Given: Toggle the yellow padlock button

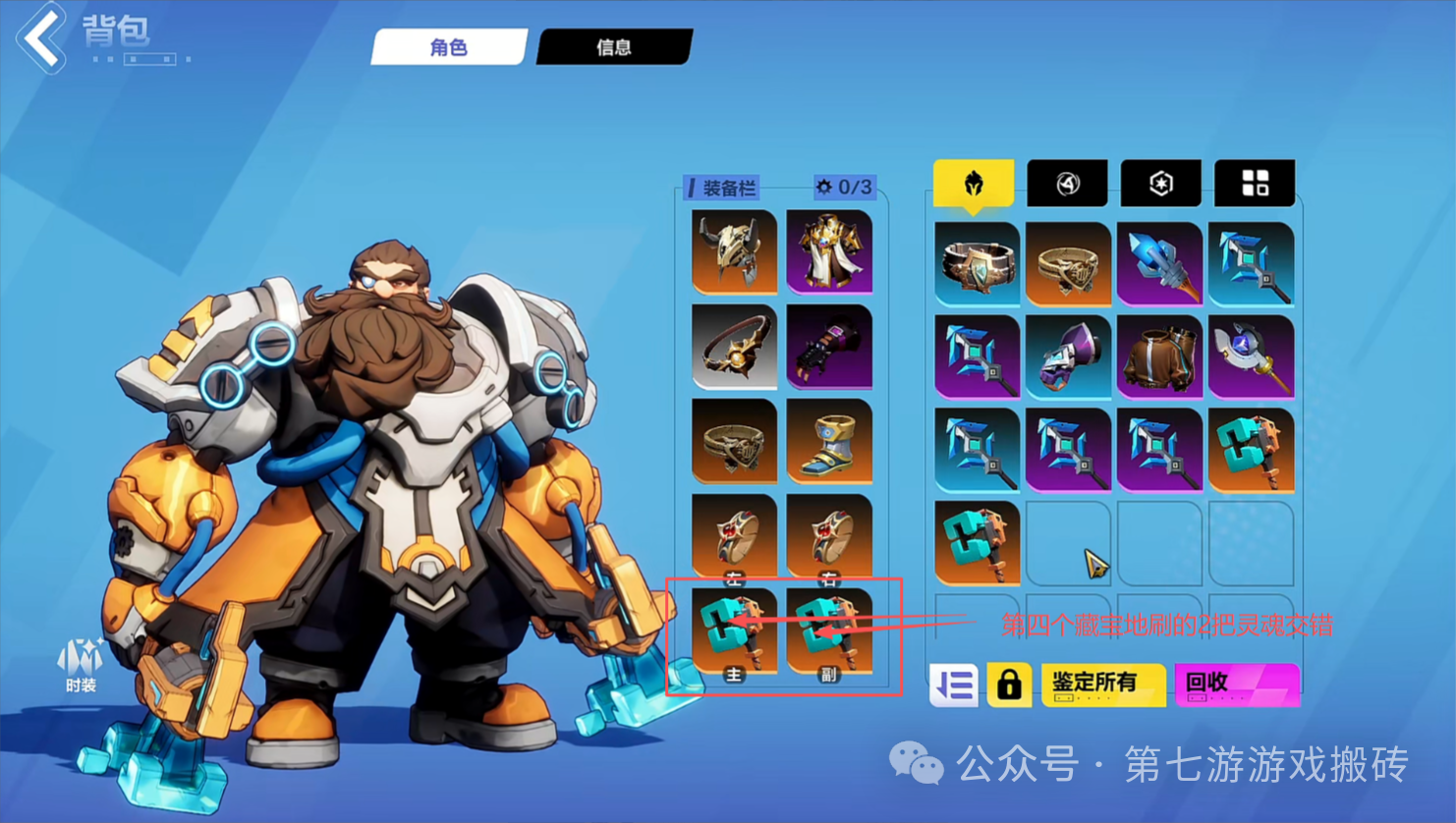Looking at the screenshot, I should pyautogui.click(x=1009, y=685).
